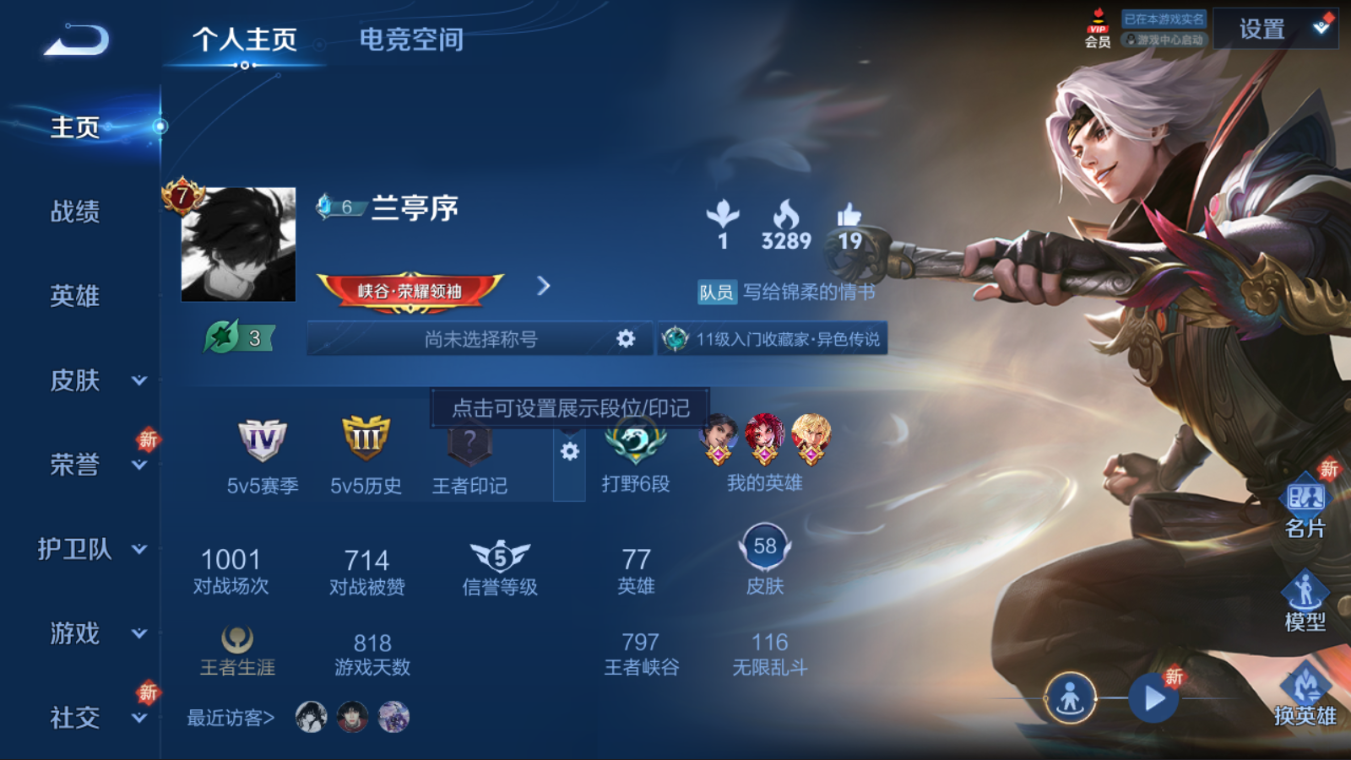Screen dimensions: 1351x760
Task: Open the 战绩 sidebar section
Action: [x=75, y=212]
